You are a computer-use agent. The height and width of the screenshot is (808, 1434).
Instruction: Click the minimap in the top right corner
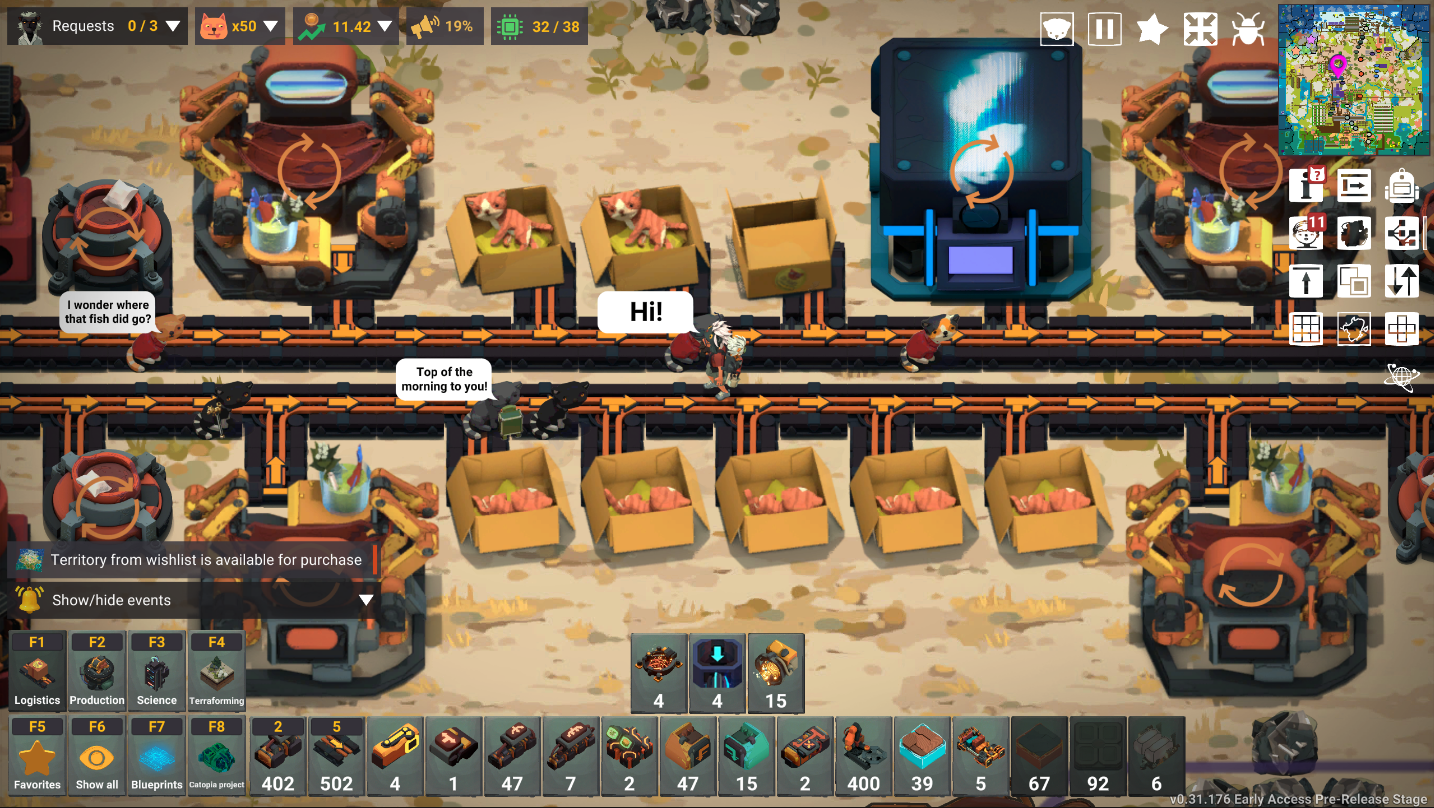click(1353, 80)
